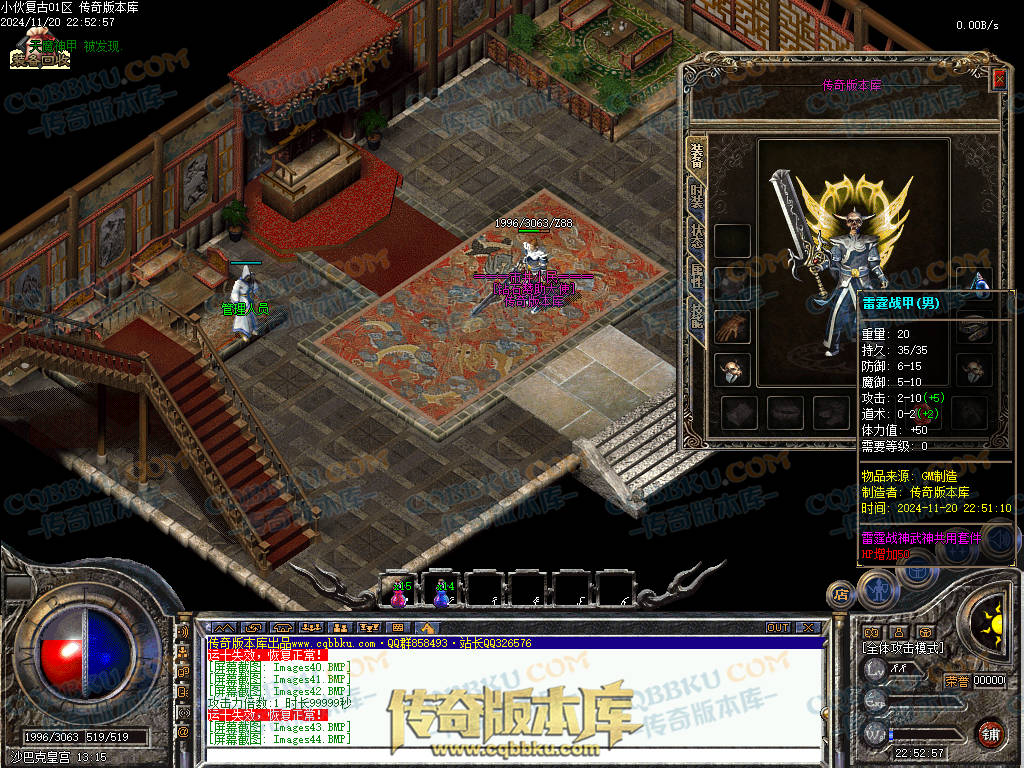Screen dimensions: 1024x768
Task: Close the chat panel with X
Action: click(x=810, y=628)
